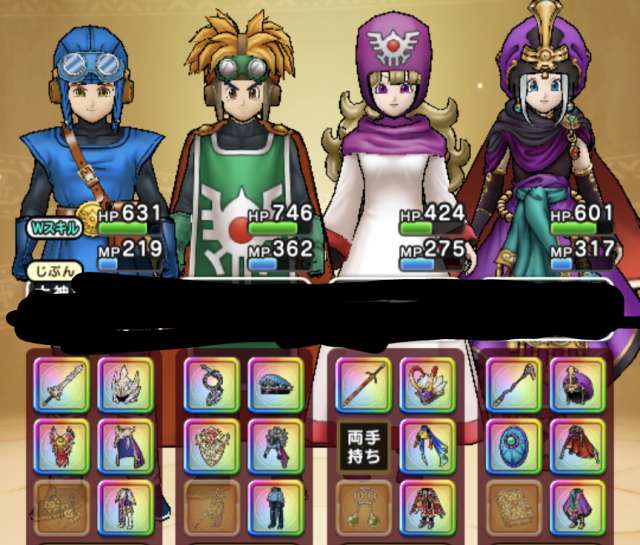640x545 pixels.
Task: Select the blue ribbon robe slot
Action: point(427,445)
